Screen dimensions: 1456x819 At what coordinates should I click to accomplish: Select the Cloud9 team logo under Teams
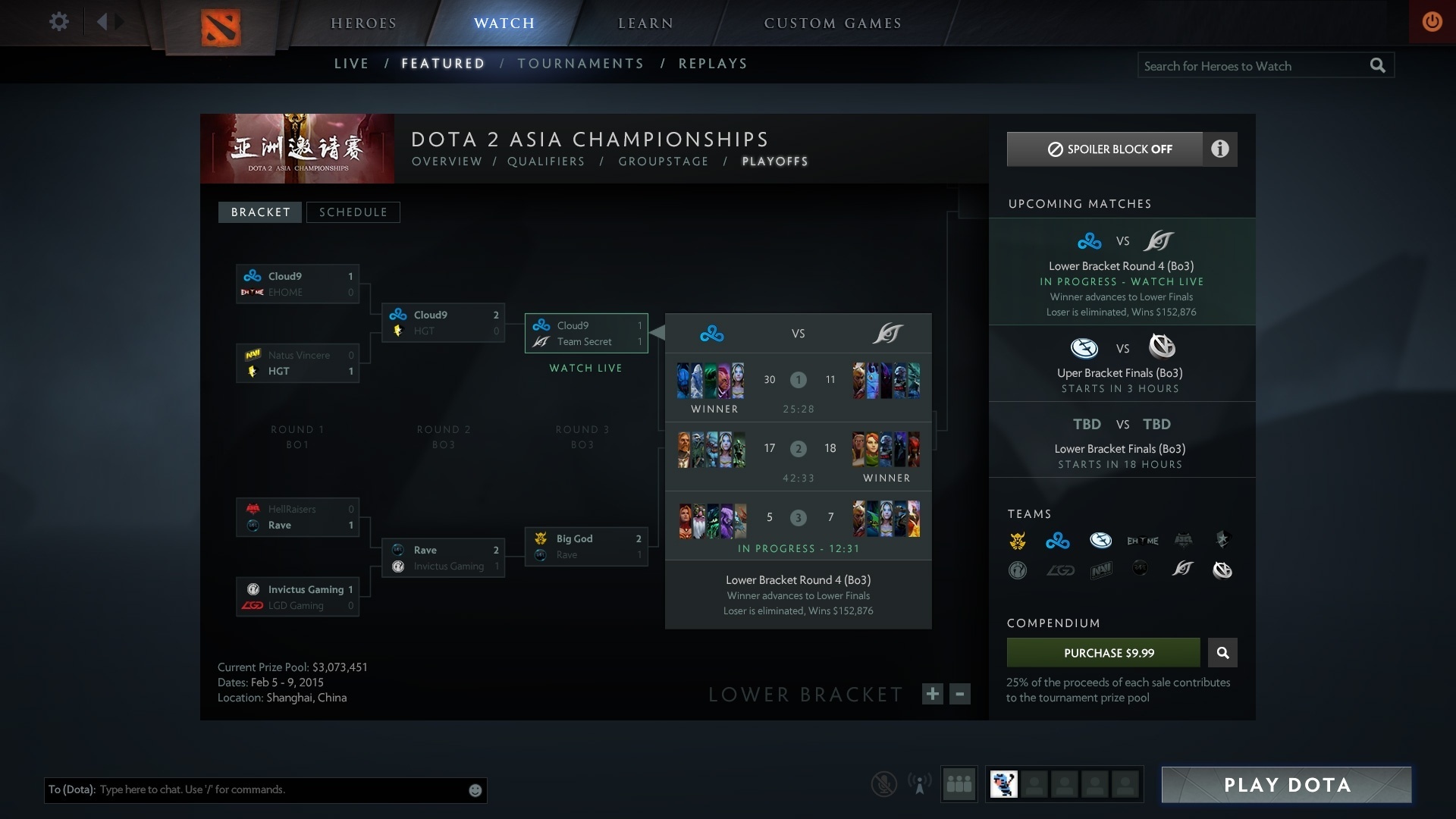click(1059, 541)
